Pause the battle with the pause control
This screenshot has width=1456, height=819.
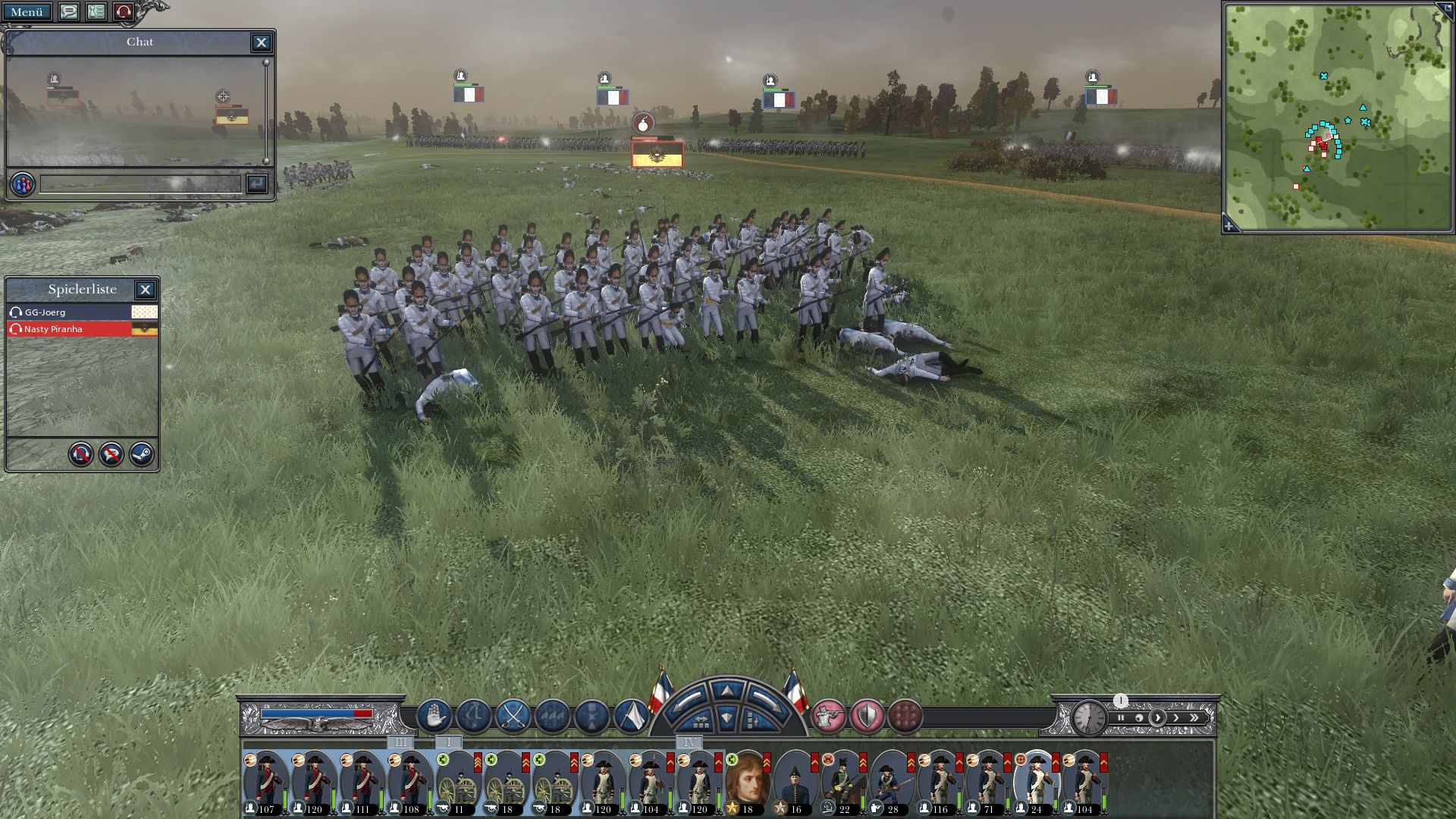(x=1120, y=717)
